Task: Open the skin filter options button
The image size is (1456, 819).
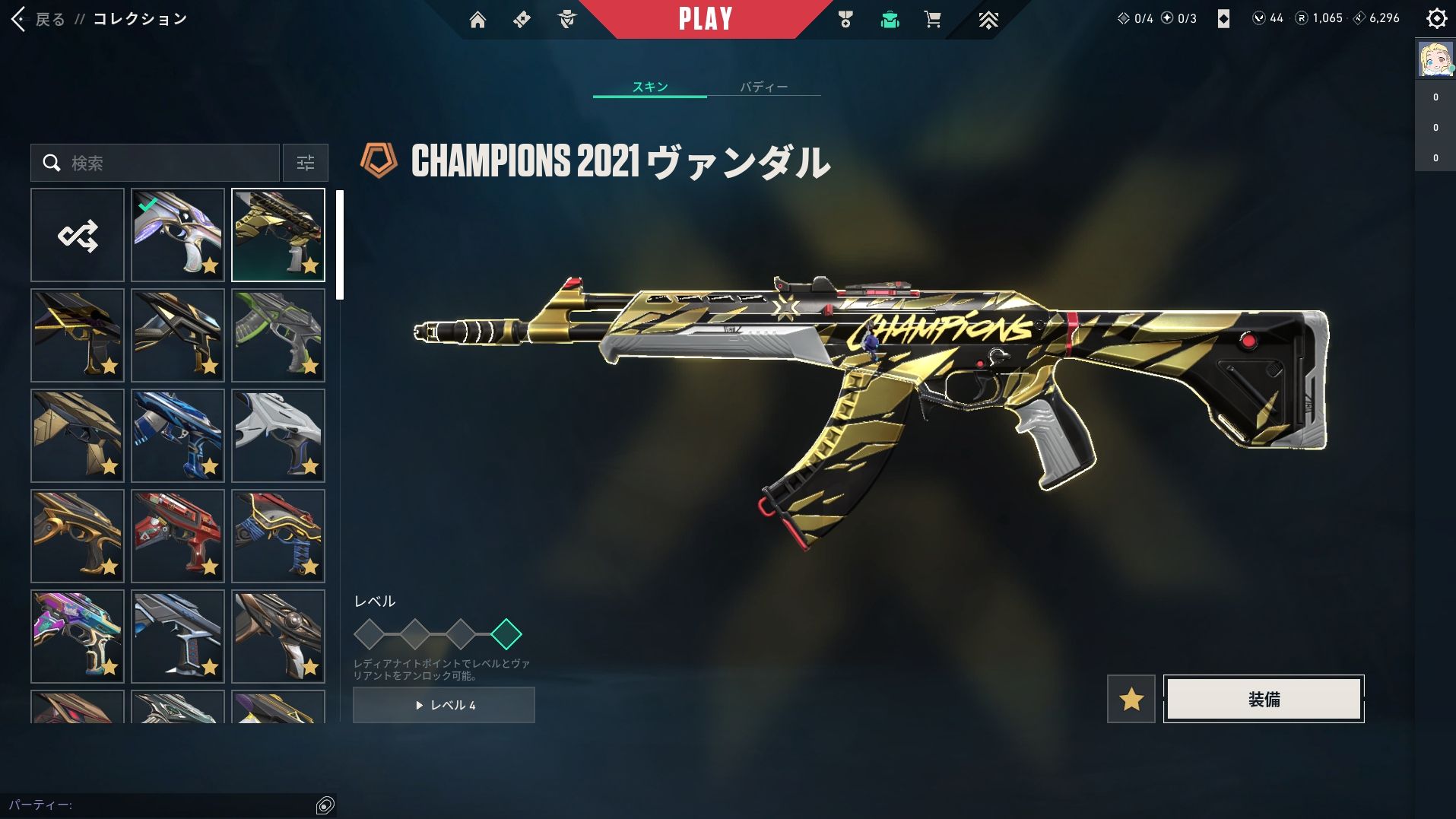Action: click(x=305, y=163)
